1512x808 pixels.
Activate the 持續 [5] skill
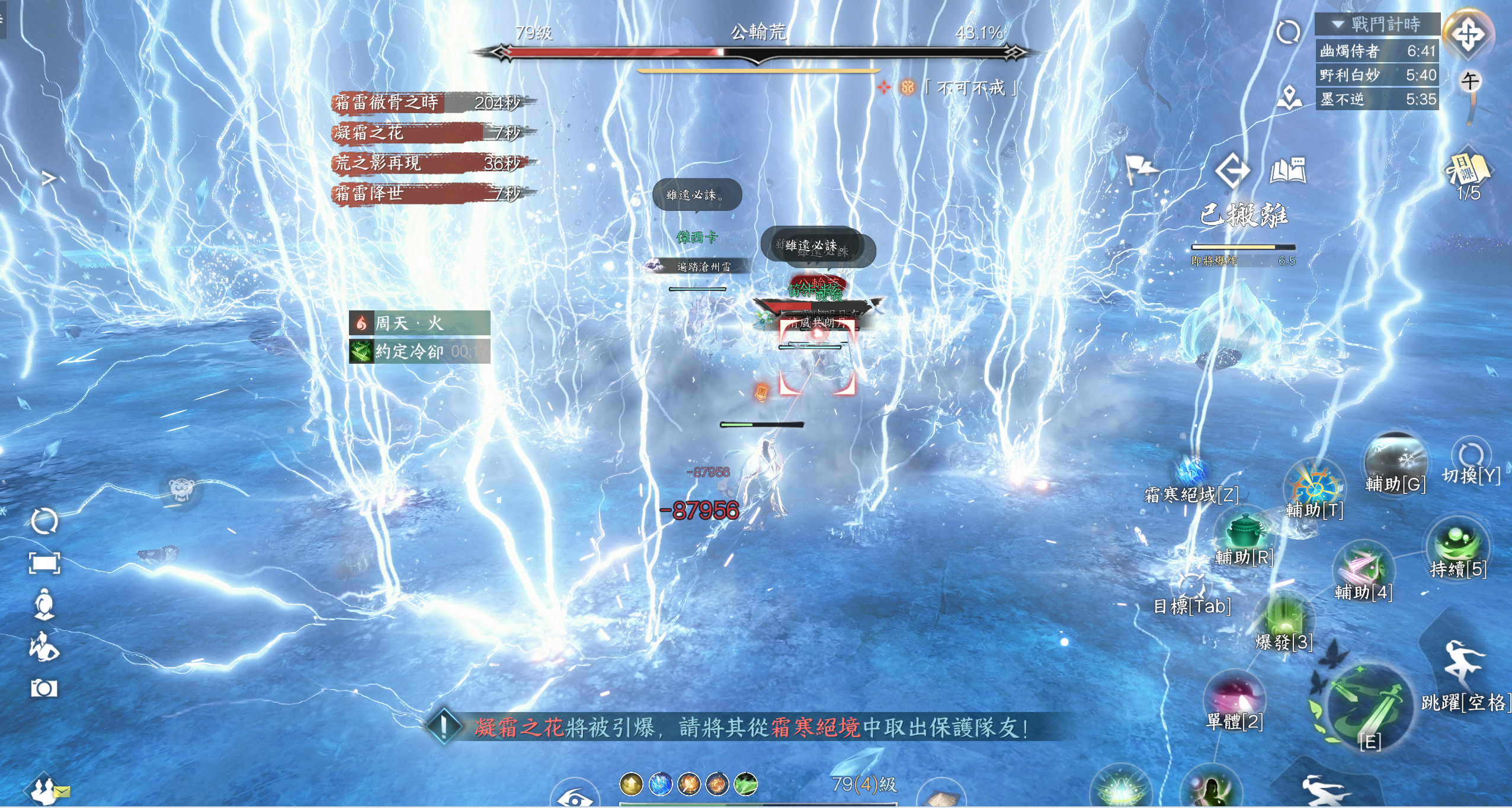[1457, 543]
